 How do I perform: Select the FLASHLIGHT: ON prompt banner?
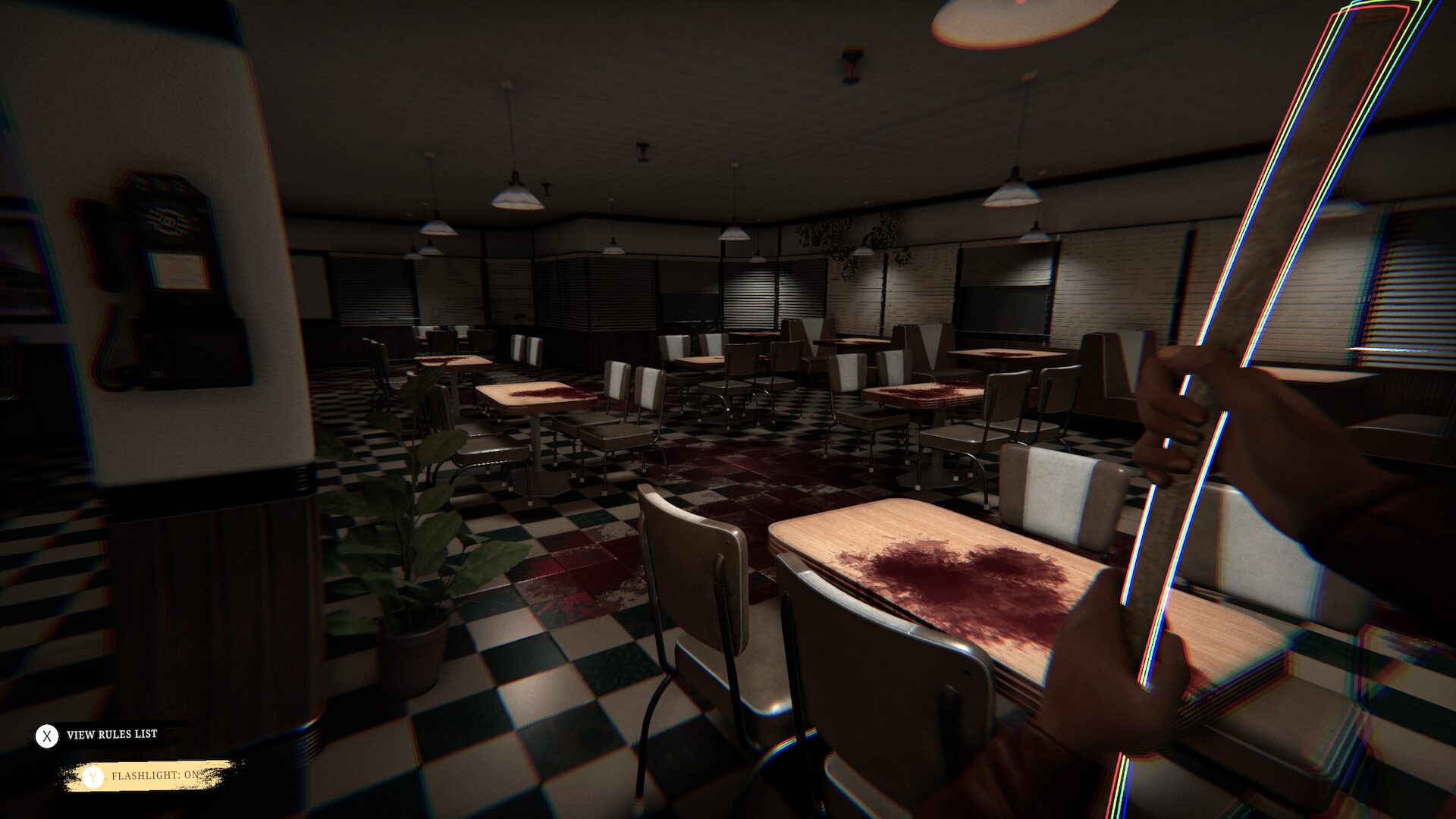point(155,777)
